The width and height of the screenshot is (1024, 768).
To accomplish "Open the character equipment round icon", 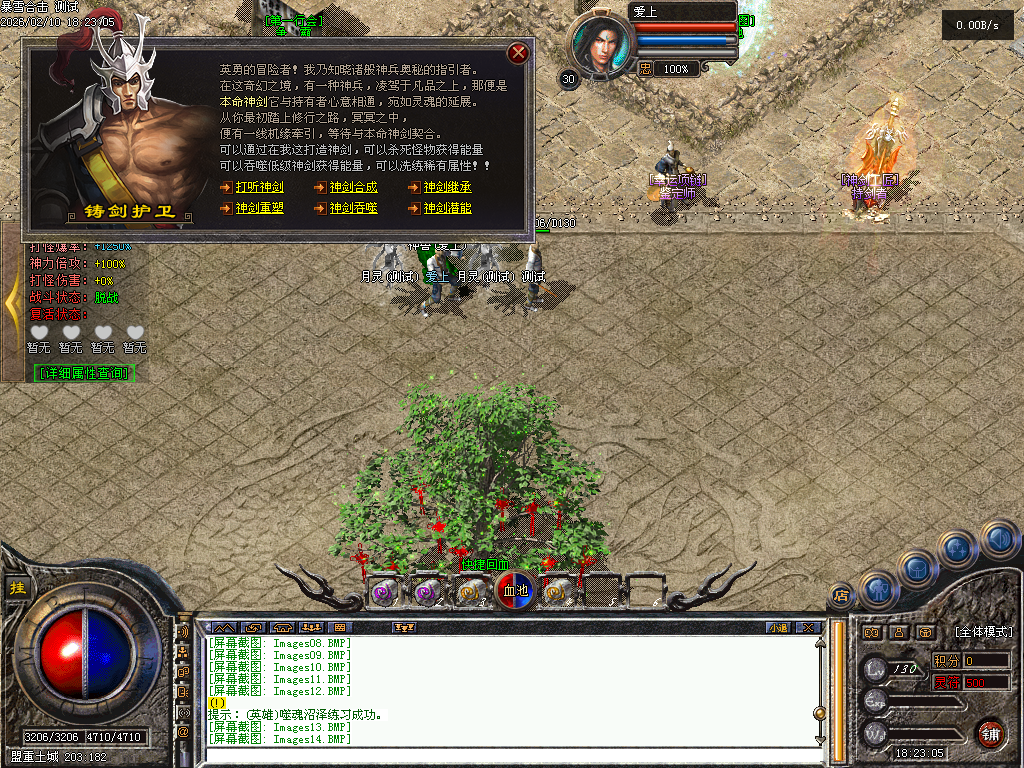I will click(878, 589).
